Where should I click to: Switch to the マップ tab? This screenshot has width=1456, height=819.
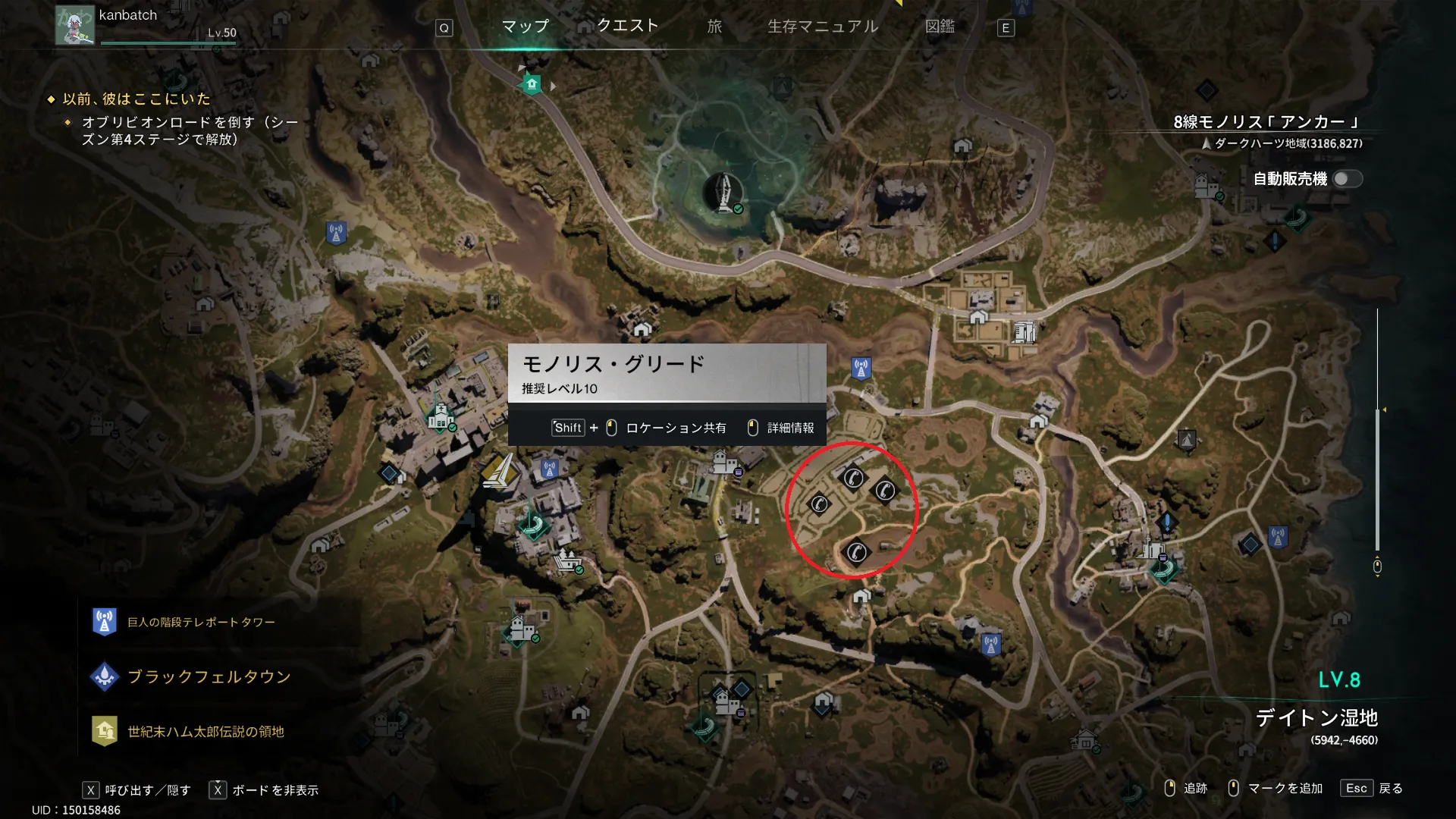(x=525, y=27)
